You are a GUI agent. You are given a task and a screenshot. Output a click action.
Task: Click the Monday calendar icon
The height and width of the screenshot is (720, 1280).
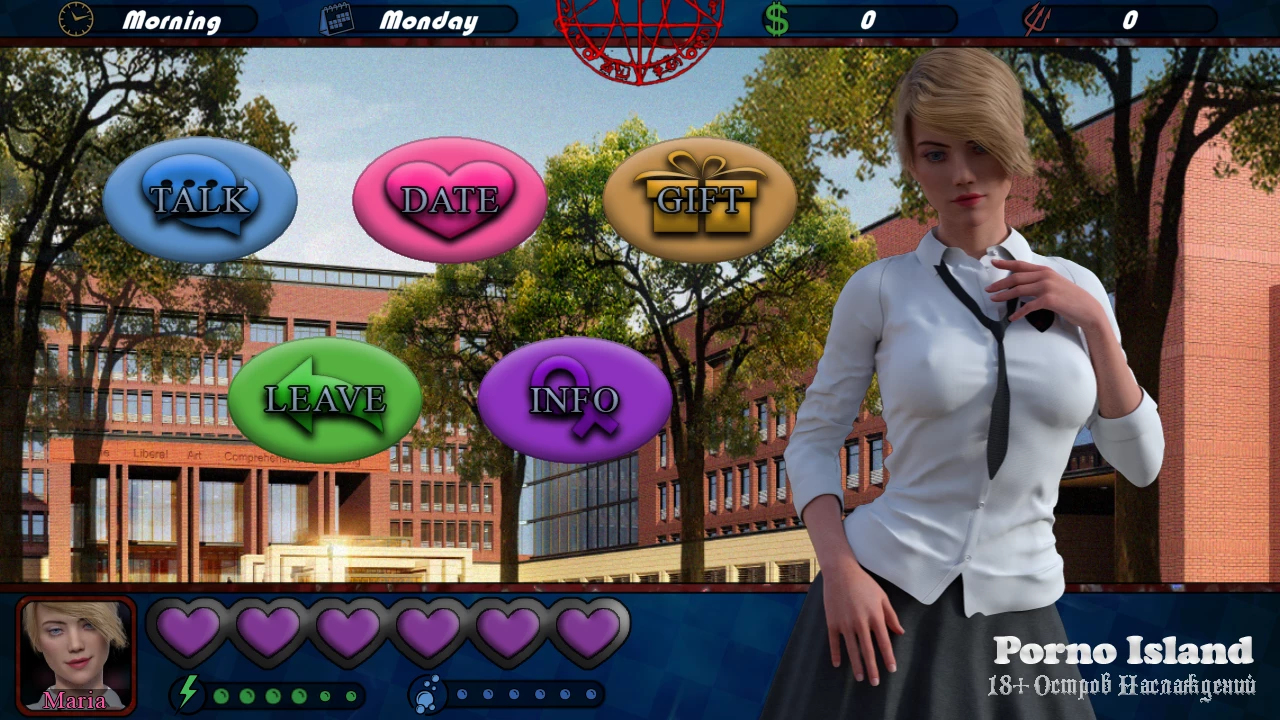click(337, 20)
